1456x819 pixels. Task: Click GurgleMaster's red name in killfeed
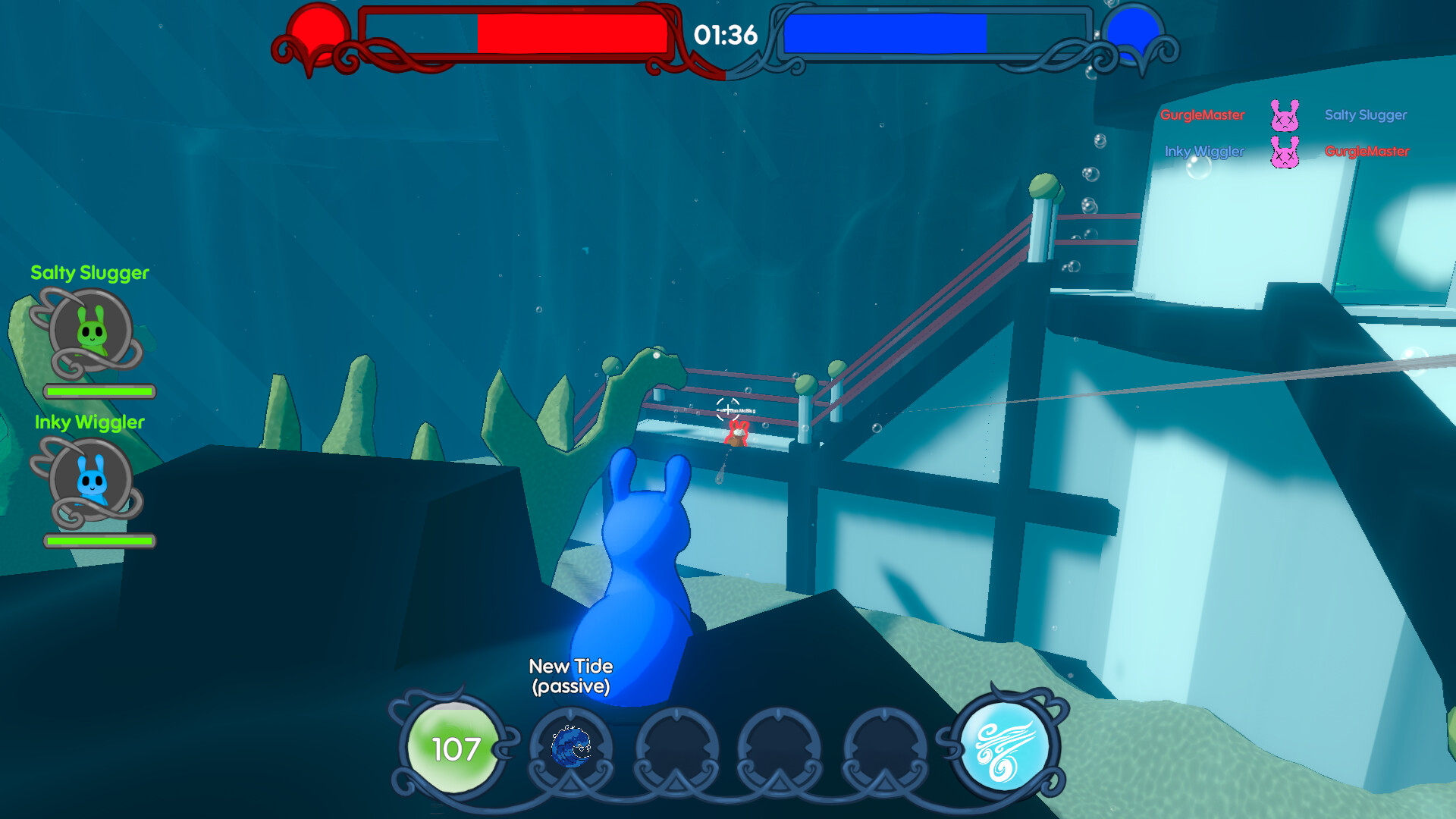1202,116
